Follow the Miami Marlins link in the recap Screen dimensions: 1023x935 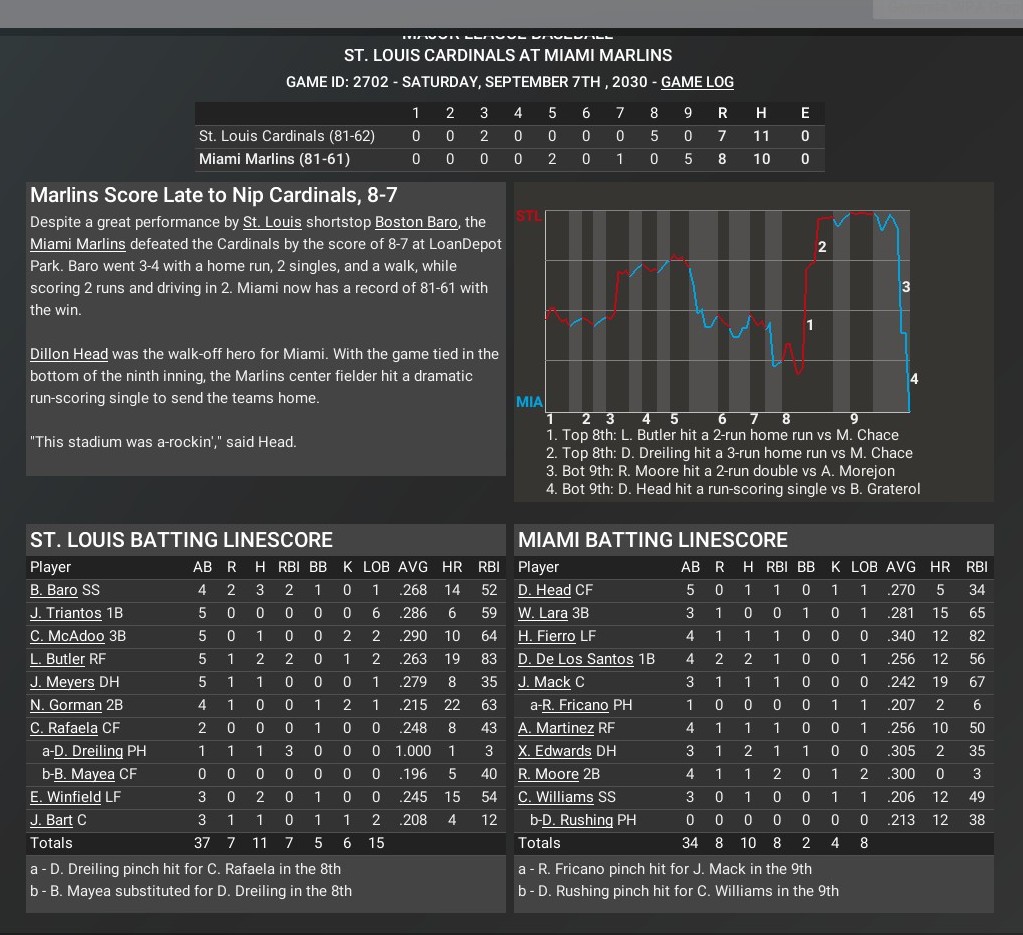pyautogui.click(x=78, y=244)
